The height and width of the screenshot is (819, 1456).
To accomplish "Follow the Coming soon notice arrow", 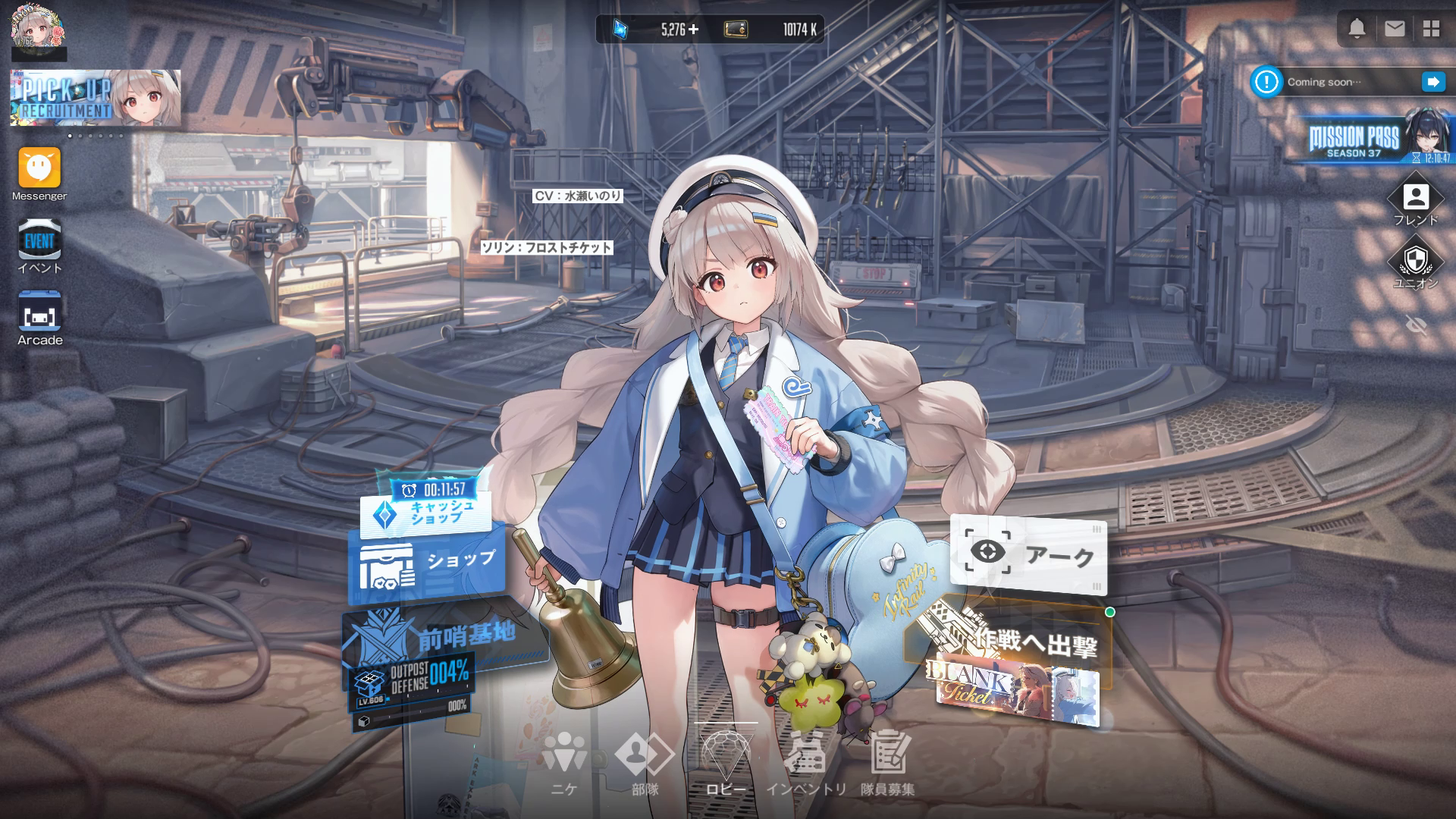I will 1432,82.
